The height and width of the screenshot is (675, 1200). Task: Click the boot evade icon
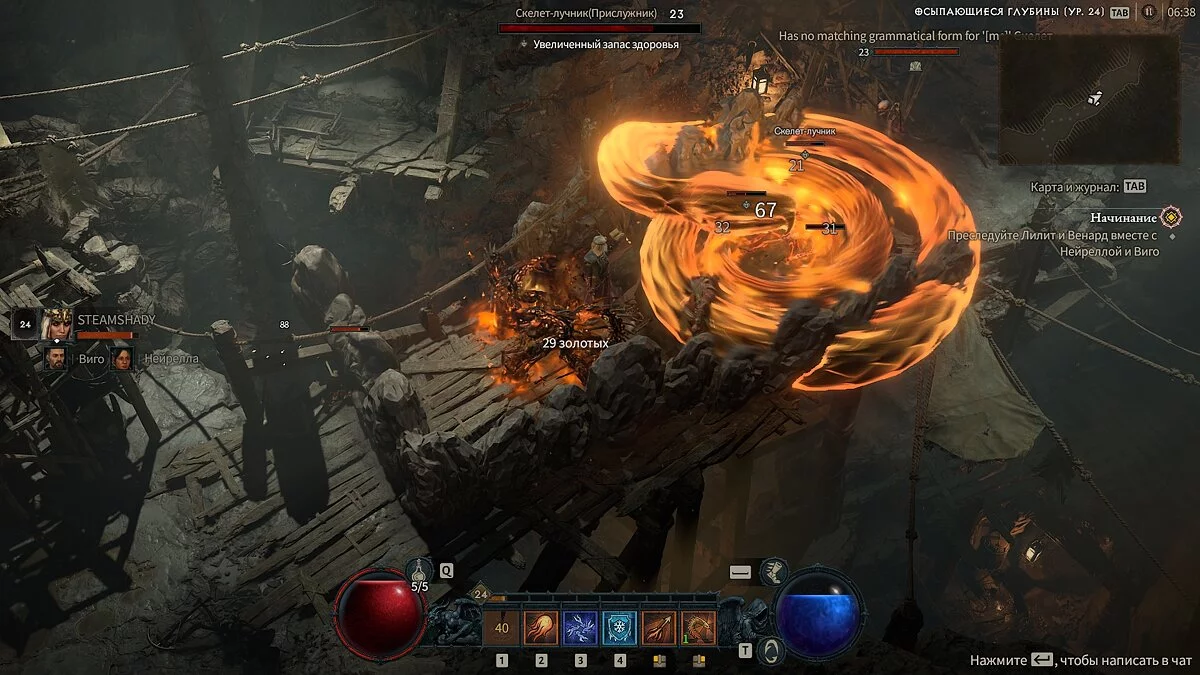774,572
